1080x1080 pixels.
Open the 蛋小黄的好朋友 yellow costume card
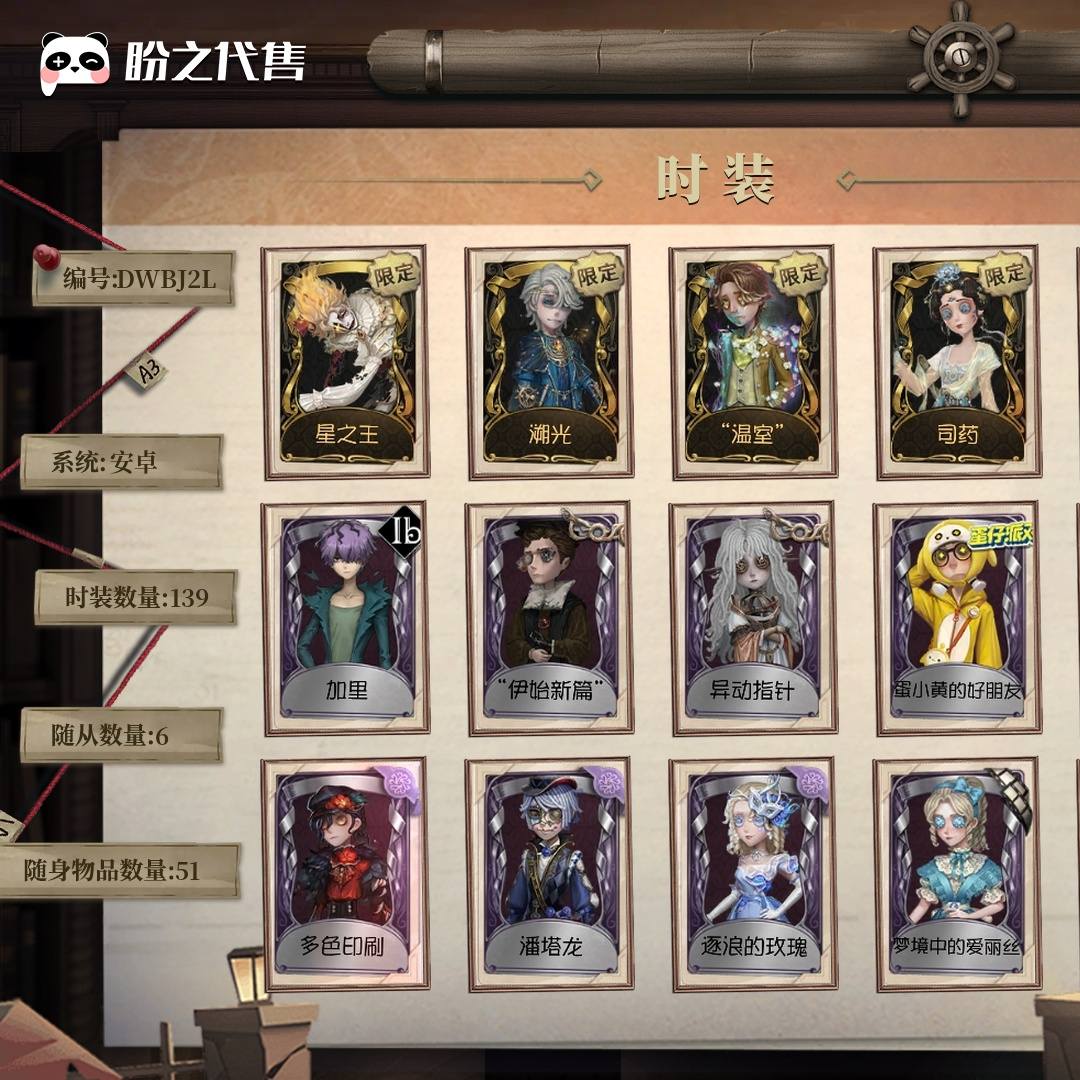[x=957, y=618]
